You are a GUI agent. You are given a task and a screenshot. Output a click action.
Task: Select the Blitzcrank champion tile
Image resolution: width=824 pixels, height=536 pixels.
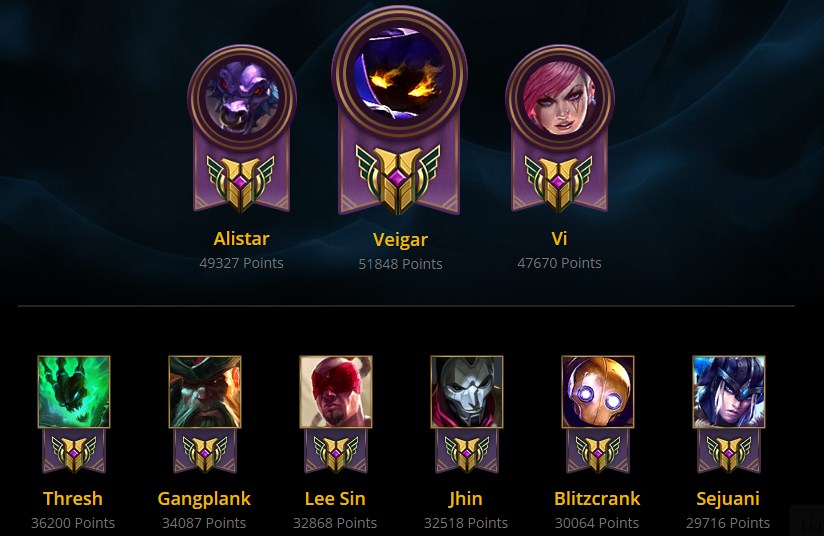tap(598, 392)
